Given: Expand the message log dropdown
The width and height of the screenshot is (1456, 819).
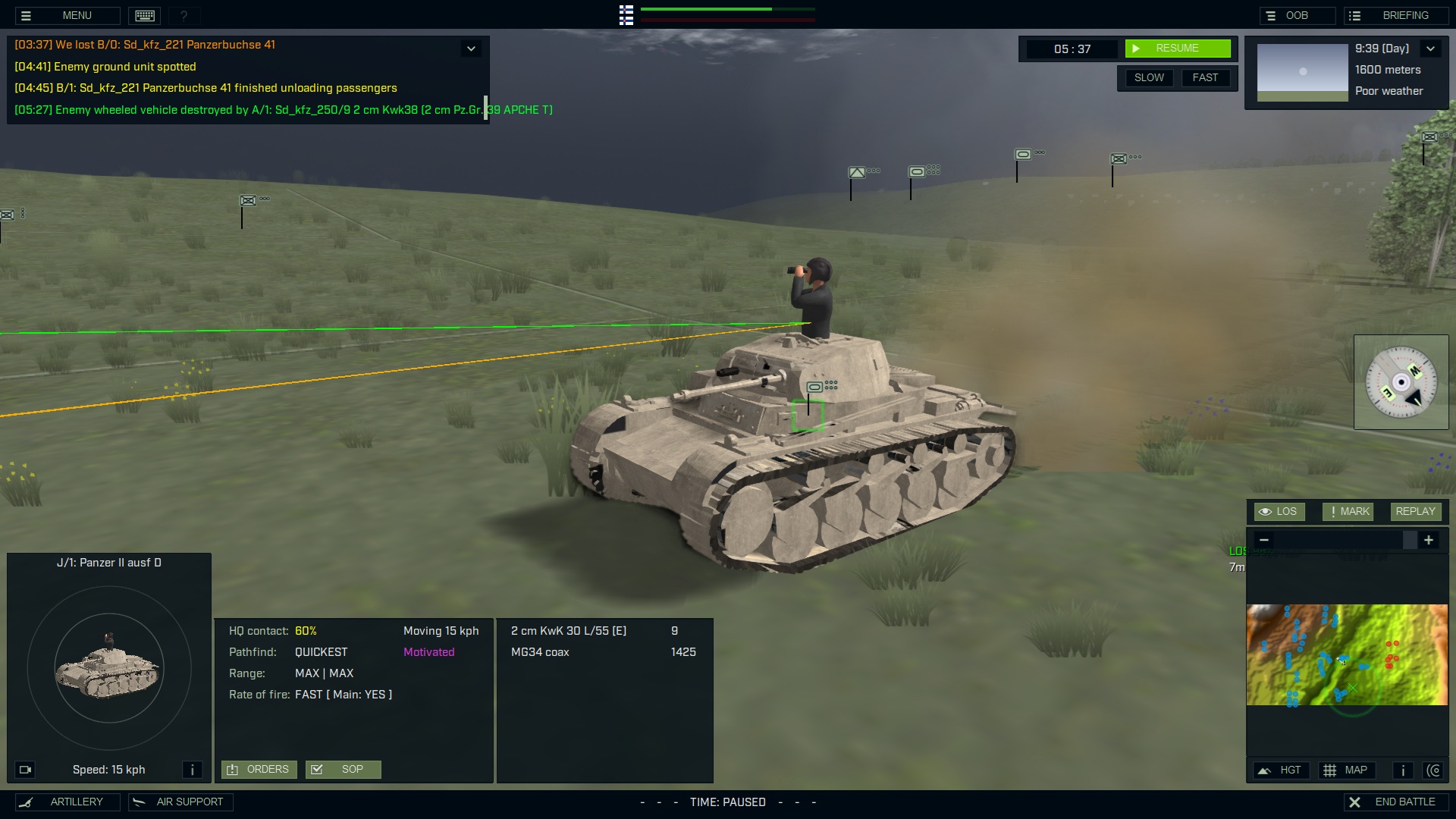Looking at the screenshot, I should (x=471, y=48).
